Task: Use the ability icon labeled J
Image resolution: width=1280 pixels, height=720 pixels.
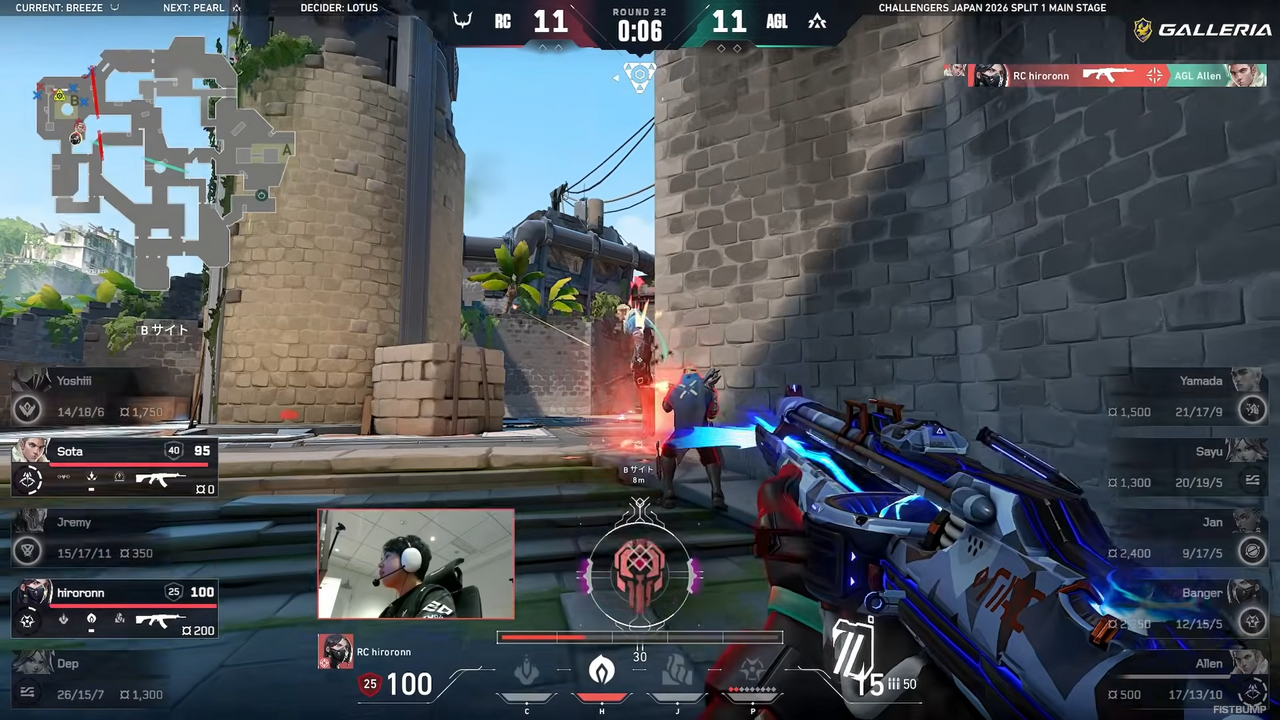Action: [677, 671]
